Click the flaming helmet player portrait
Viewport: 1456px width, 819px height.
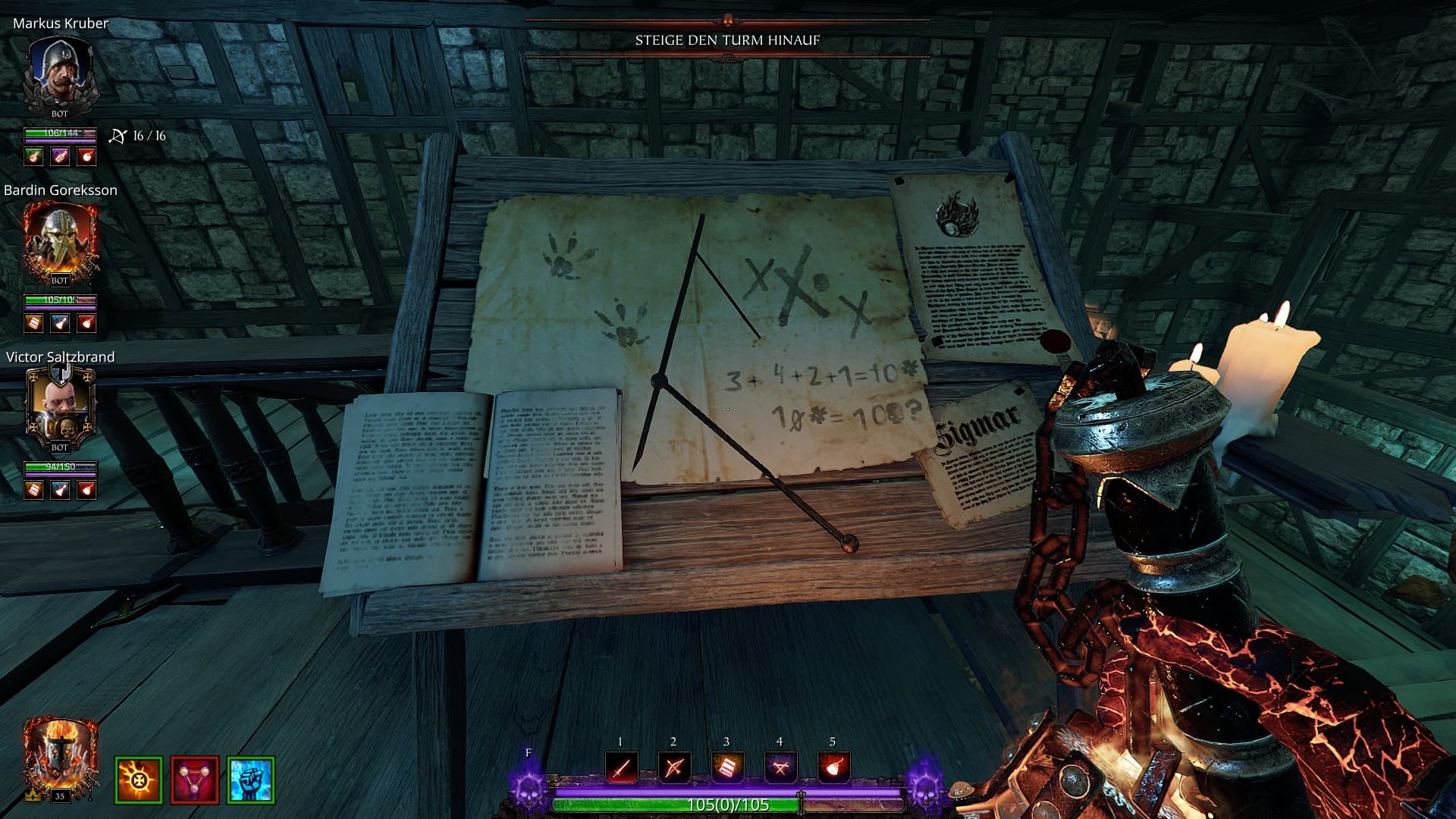(x=60, y=758)
